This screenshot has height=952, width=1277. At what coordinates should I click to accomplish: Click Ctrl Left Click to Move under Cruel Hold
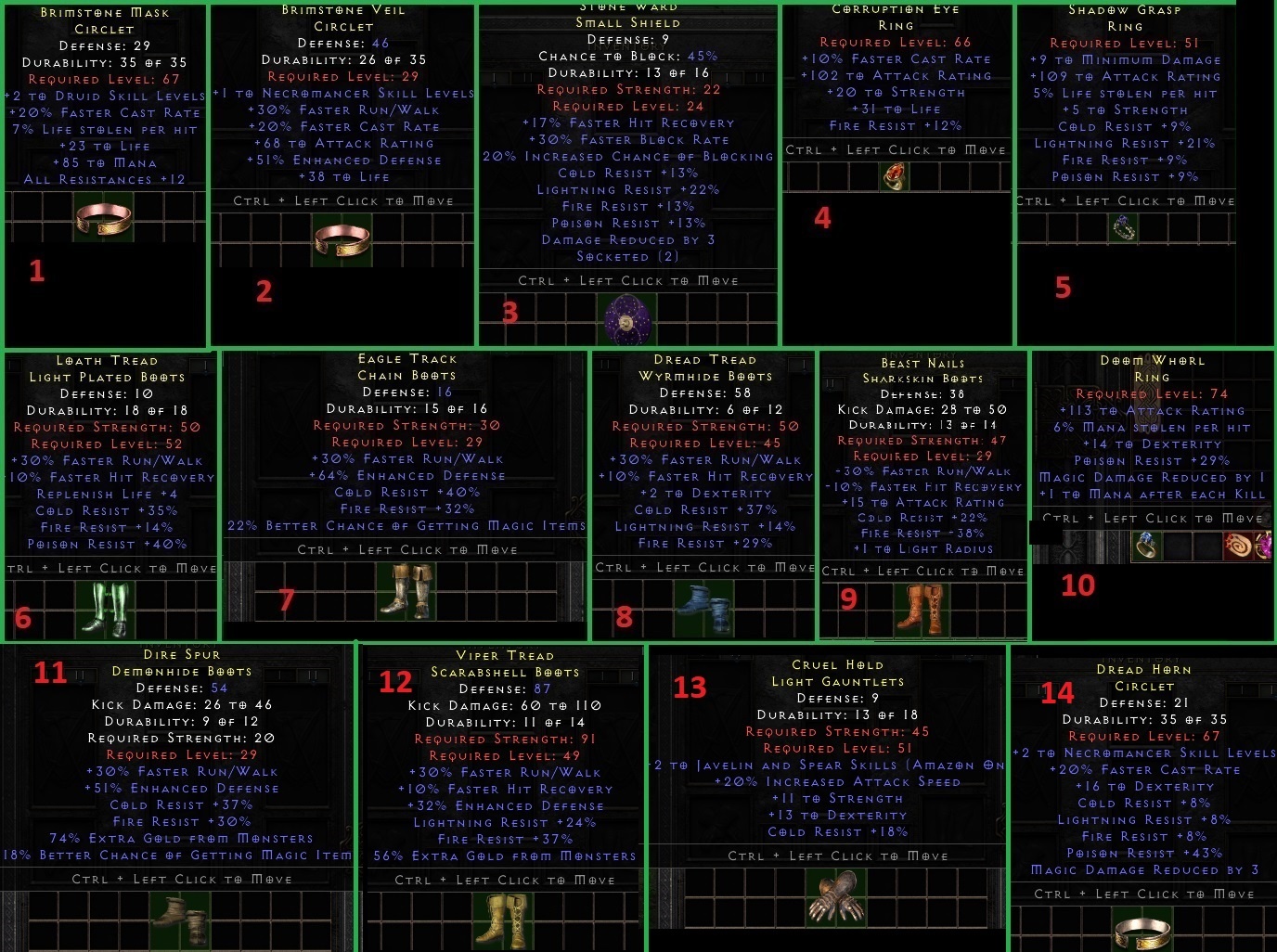click(835, 856)
